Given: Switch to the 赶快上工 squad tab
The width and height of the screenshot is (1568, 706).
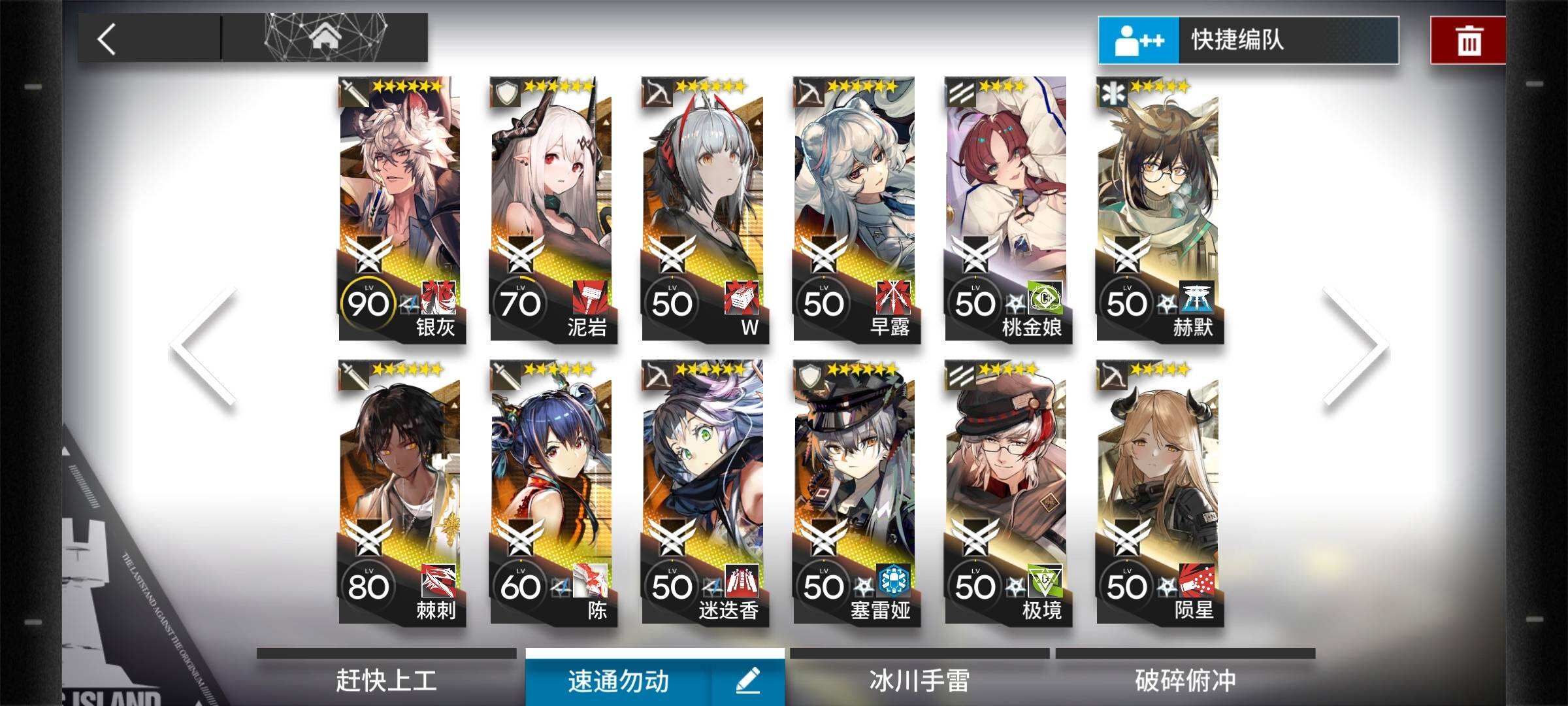Looking at the screenshot, I should 386,681.
